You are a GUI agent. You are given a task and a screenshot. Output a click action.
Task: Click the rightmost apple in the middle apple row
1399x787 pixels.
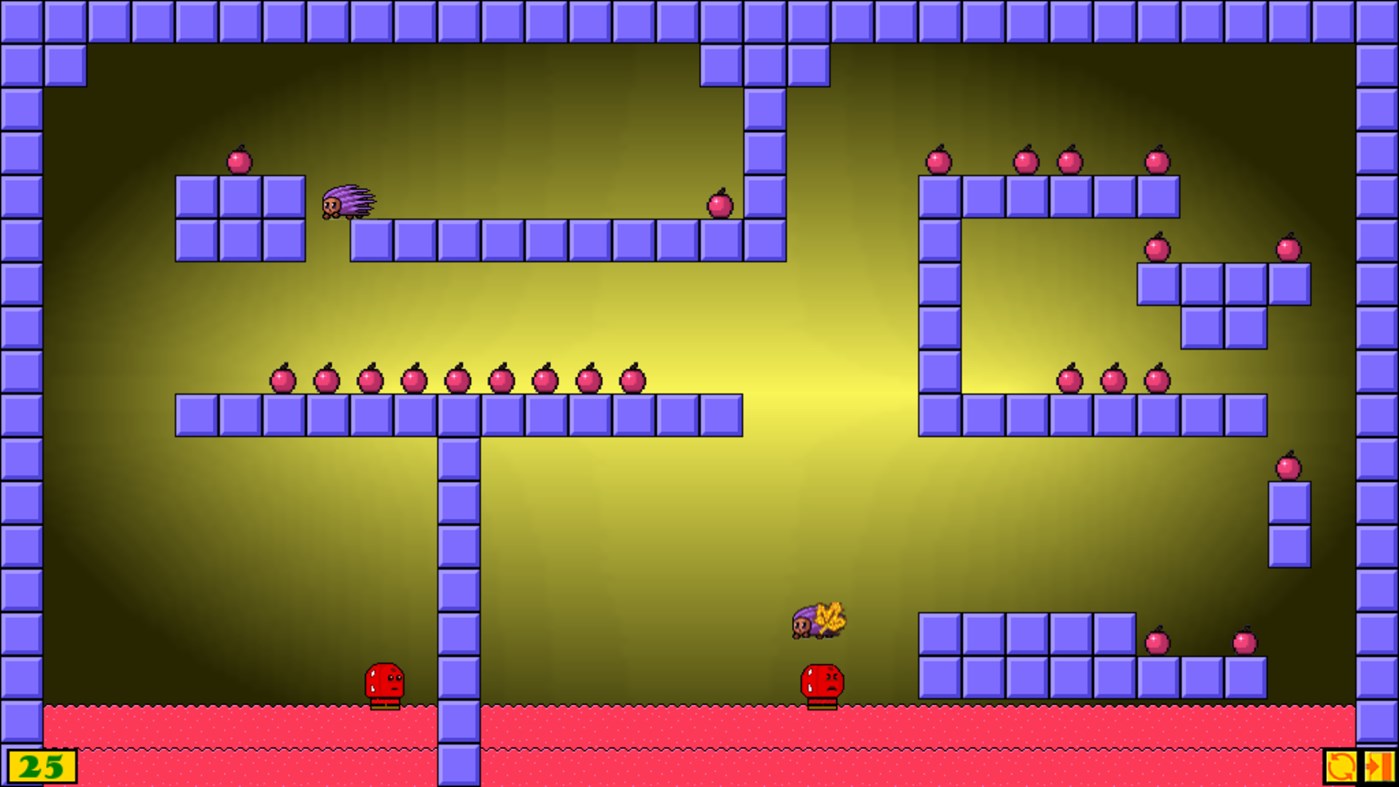click(x=633, y=378)
